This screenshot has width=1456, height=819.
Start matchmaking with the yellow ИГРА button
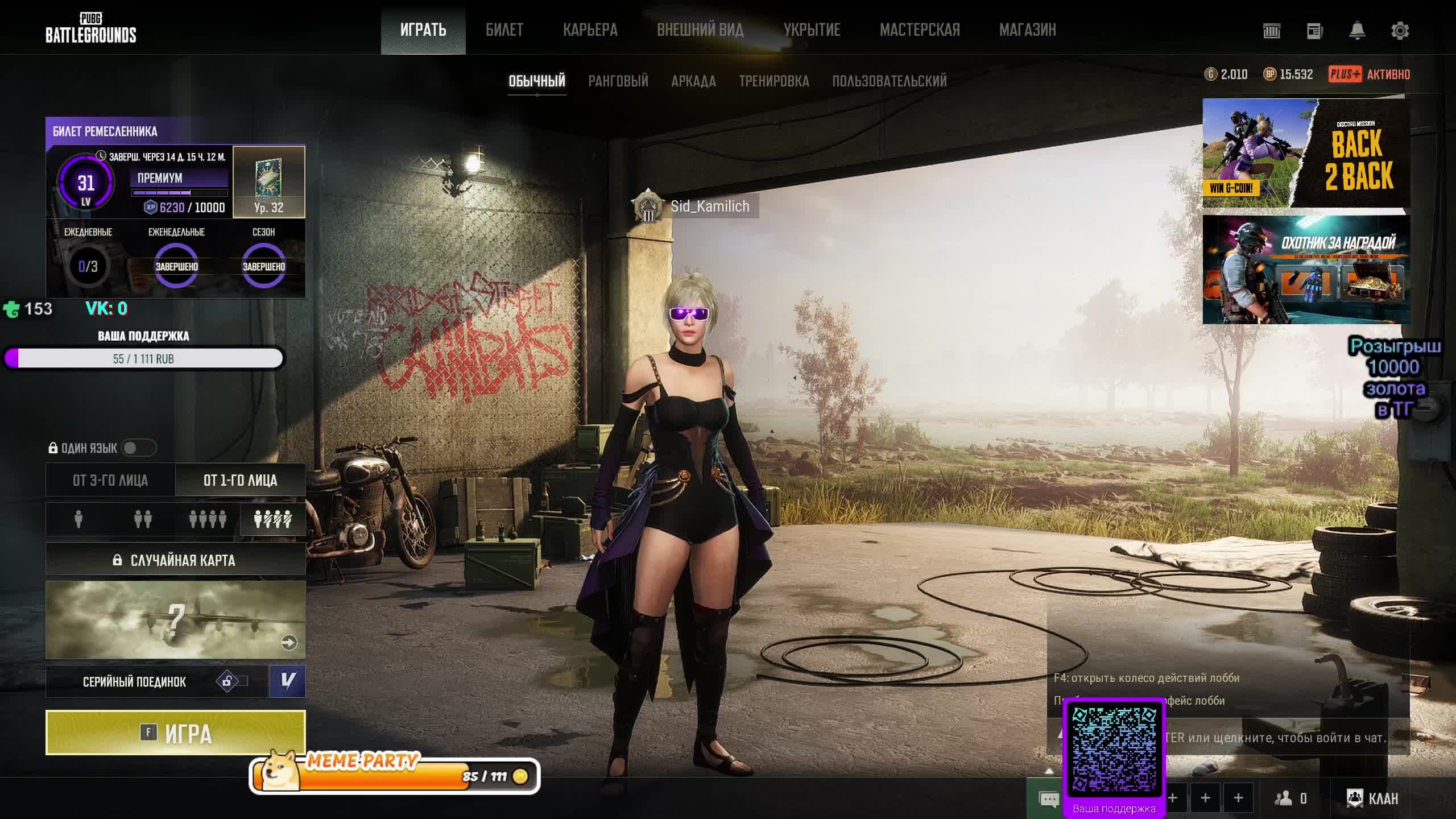pos(175,733)
